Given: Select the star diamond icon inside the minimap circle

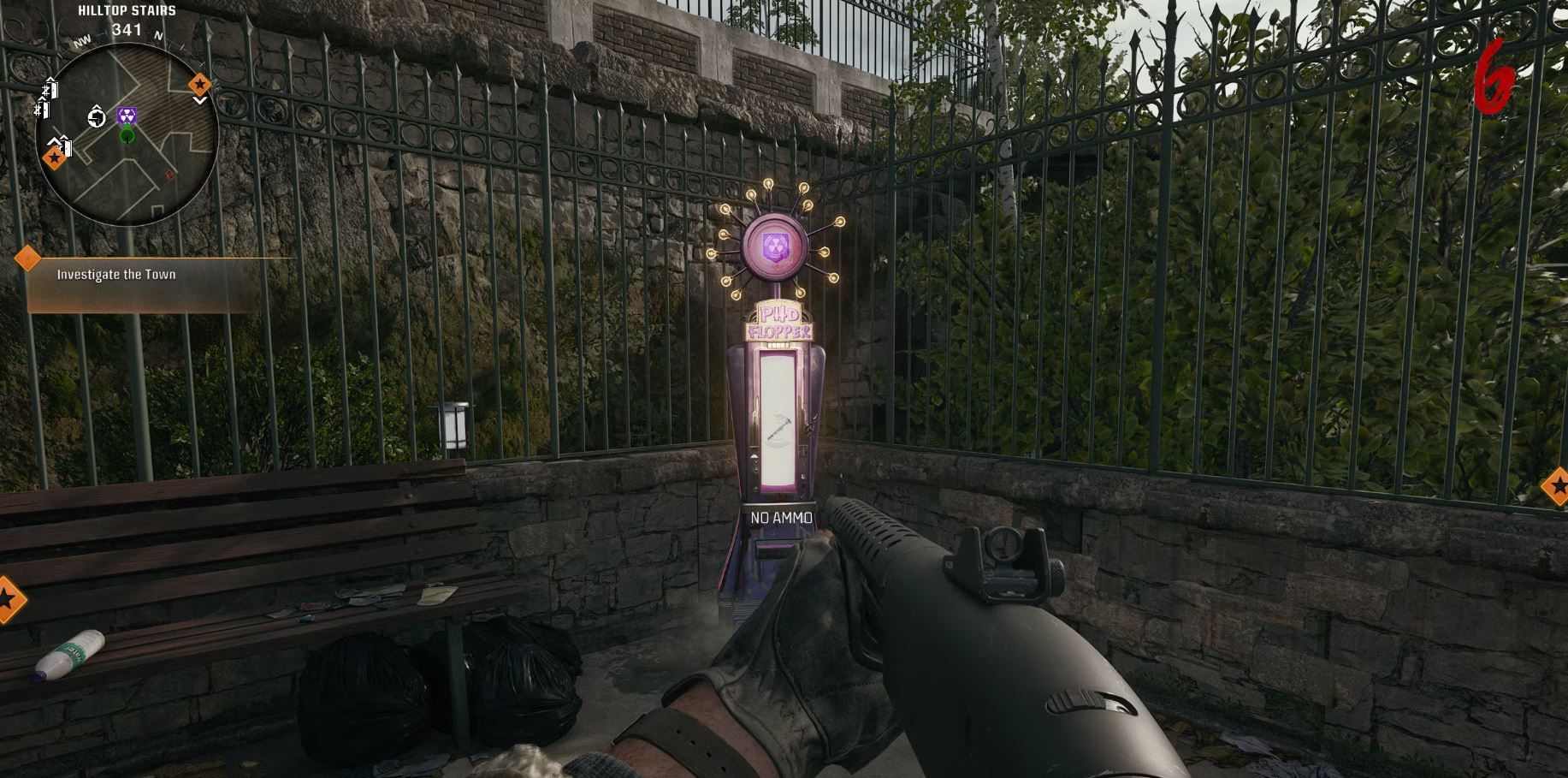Looking at the screenshot, I should coord(55,158).
